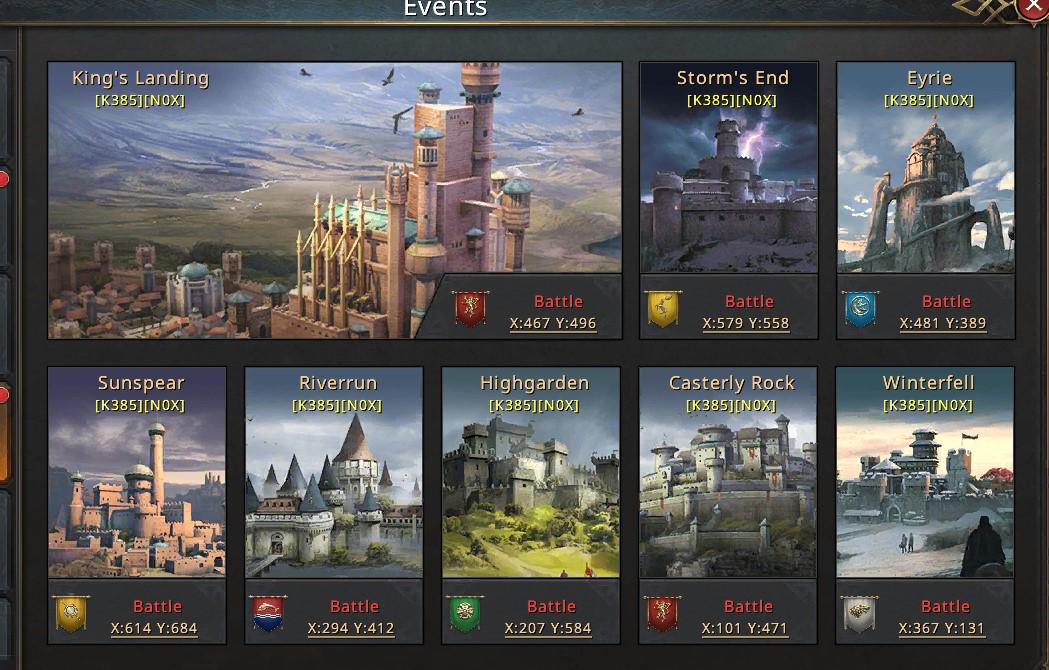Open the Sunspear castle card

[x=137, y=480]
